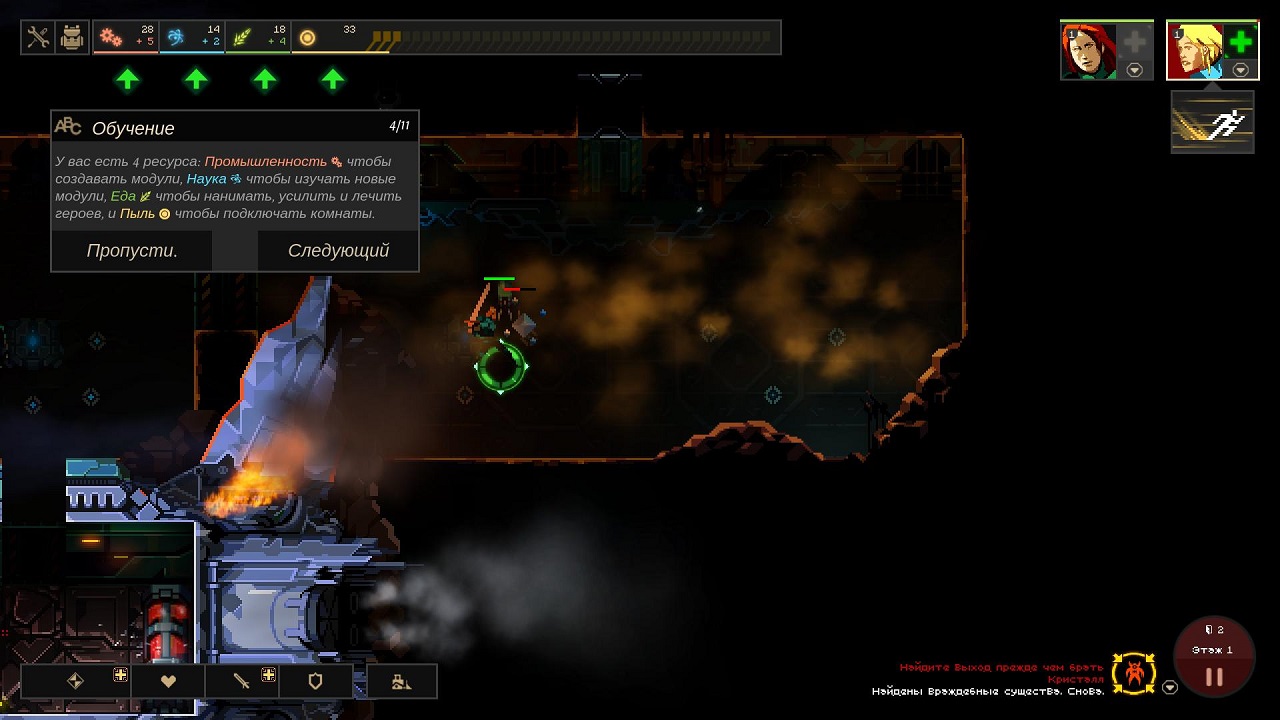The height and width of the screenshot is (720, 1280).
Task: Open the diamond-shaped major module build tab
Action: pyautogui.click(x=75, y=681)
